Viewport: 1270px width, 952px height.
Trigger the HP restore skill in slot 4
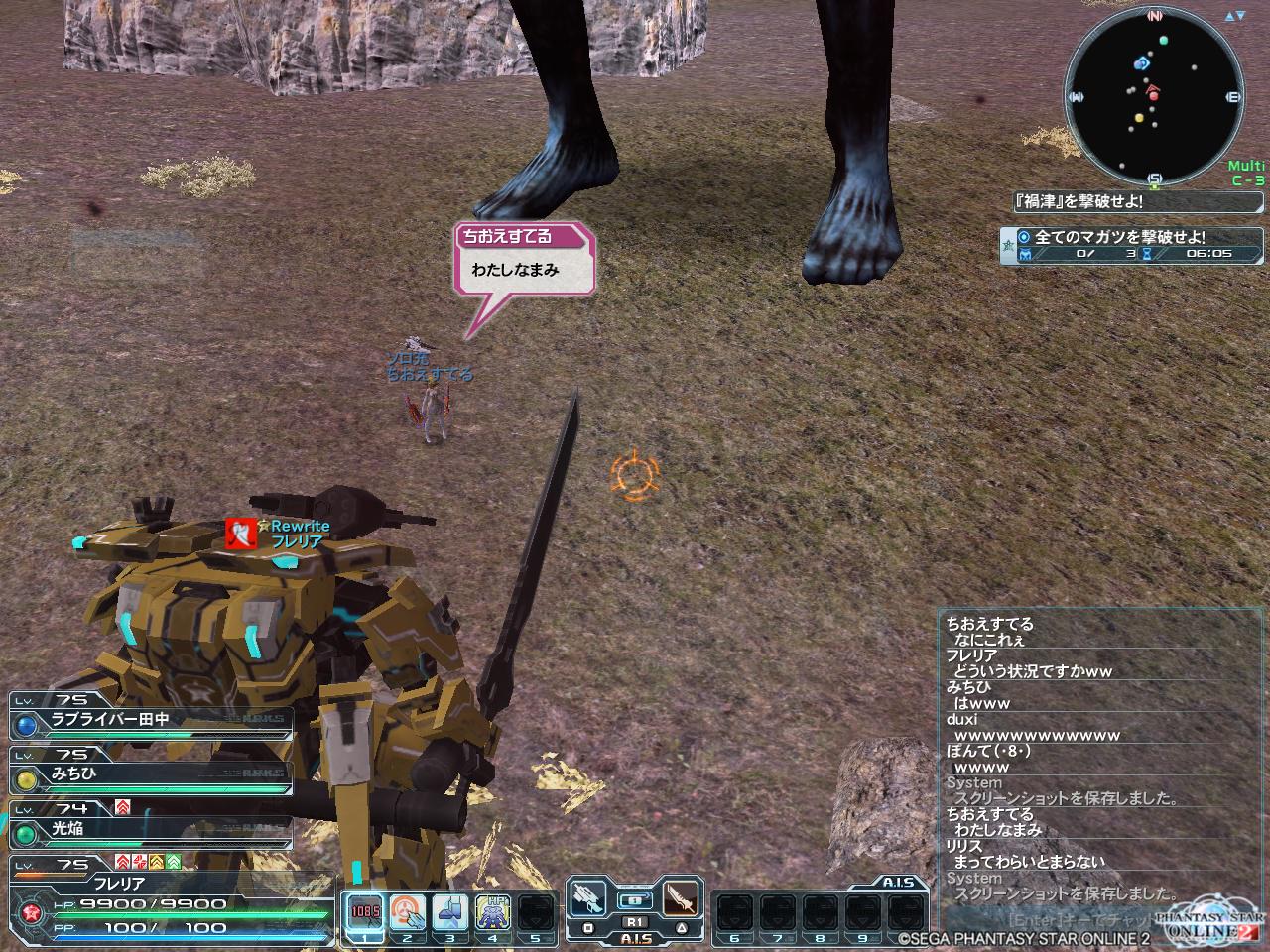tap(493, 911)
